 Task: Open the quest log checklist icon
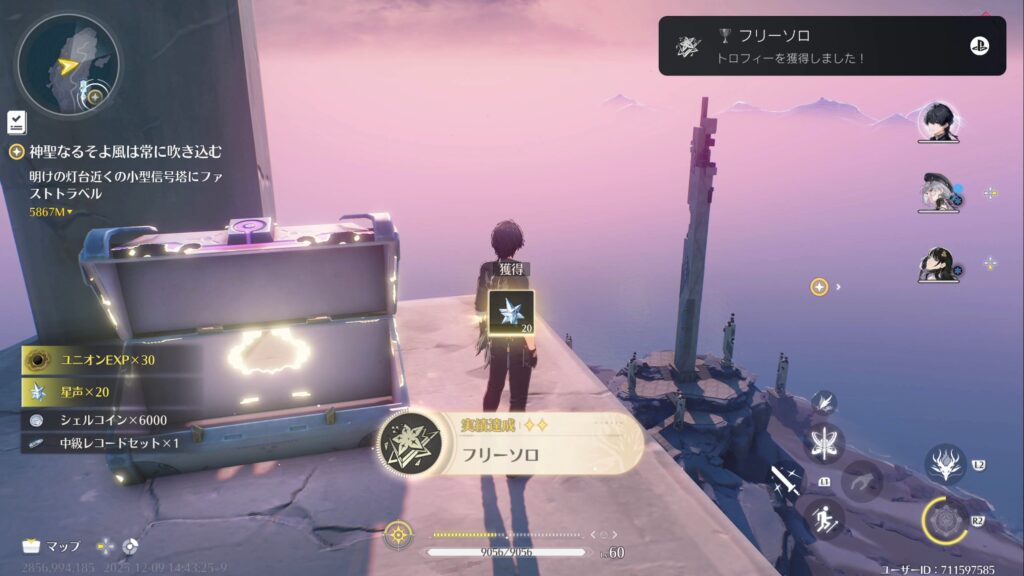(x=16, y=122)
